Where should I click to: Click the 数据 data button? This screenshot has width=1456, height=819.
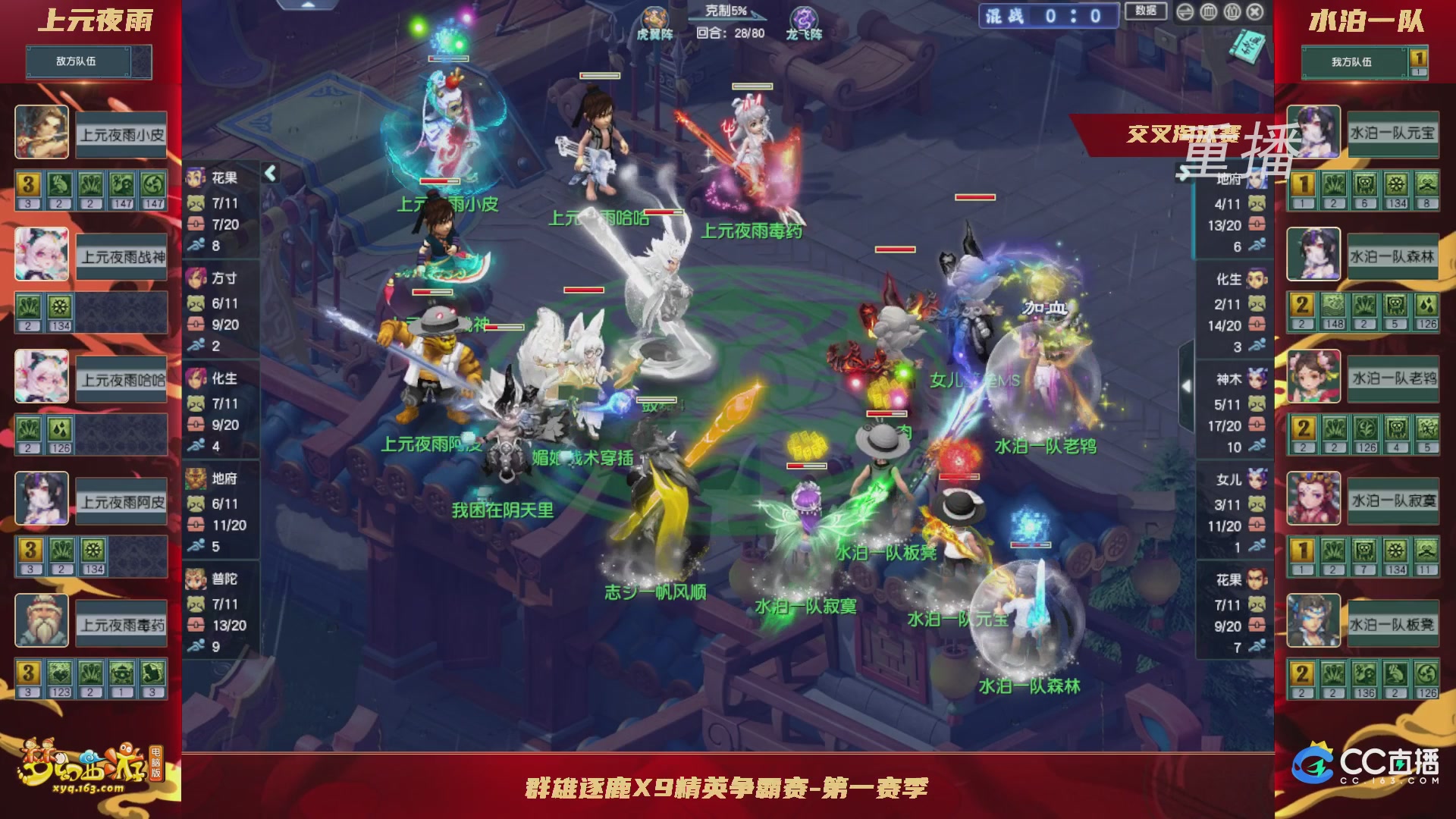tap(1147, 11)
